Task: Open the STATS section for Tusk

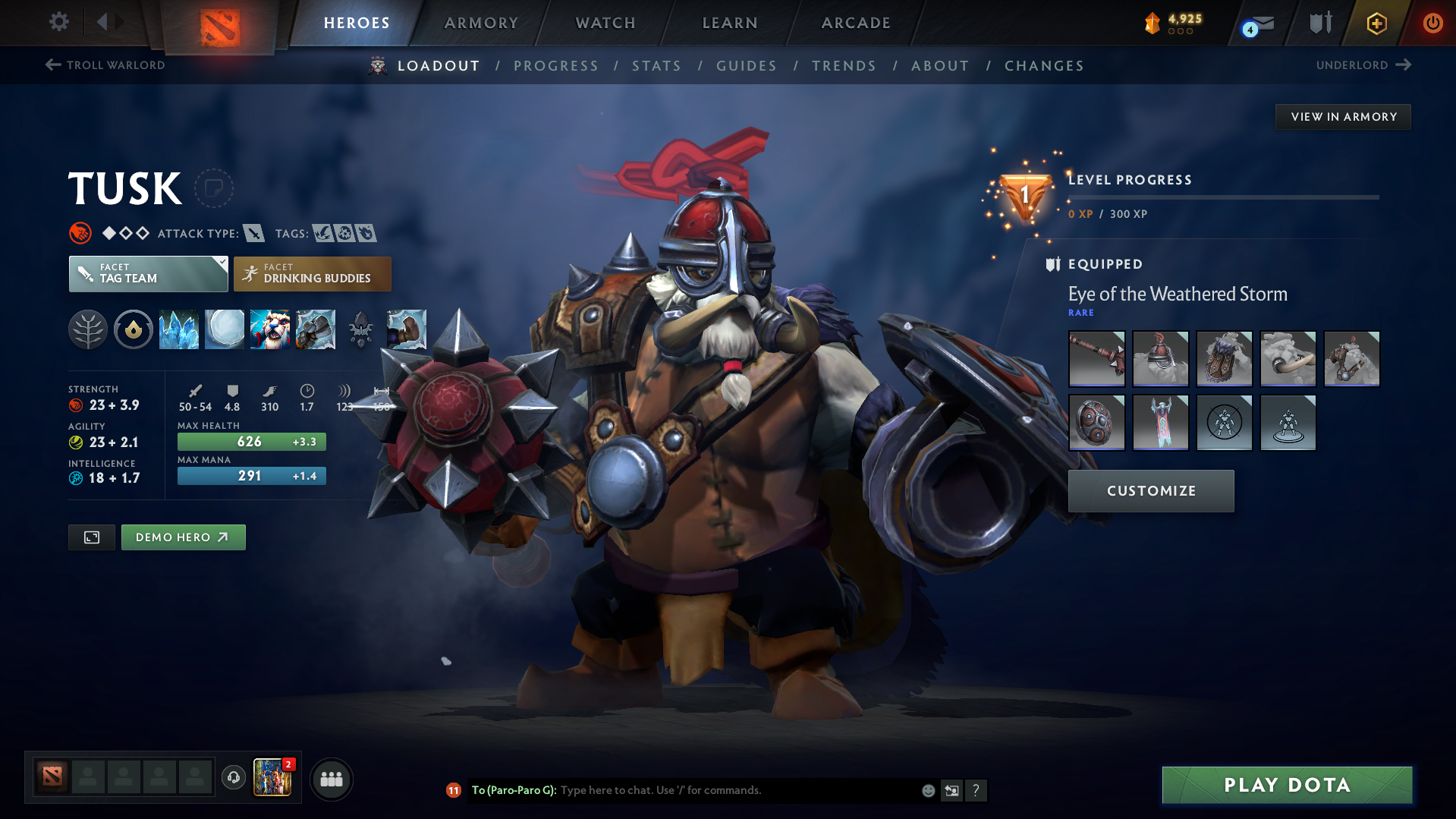Action: (x=656, y=66)
